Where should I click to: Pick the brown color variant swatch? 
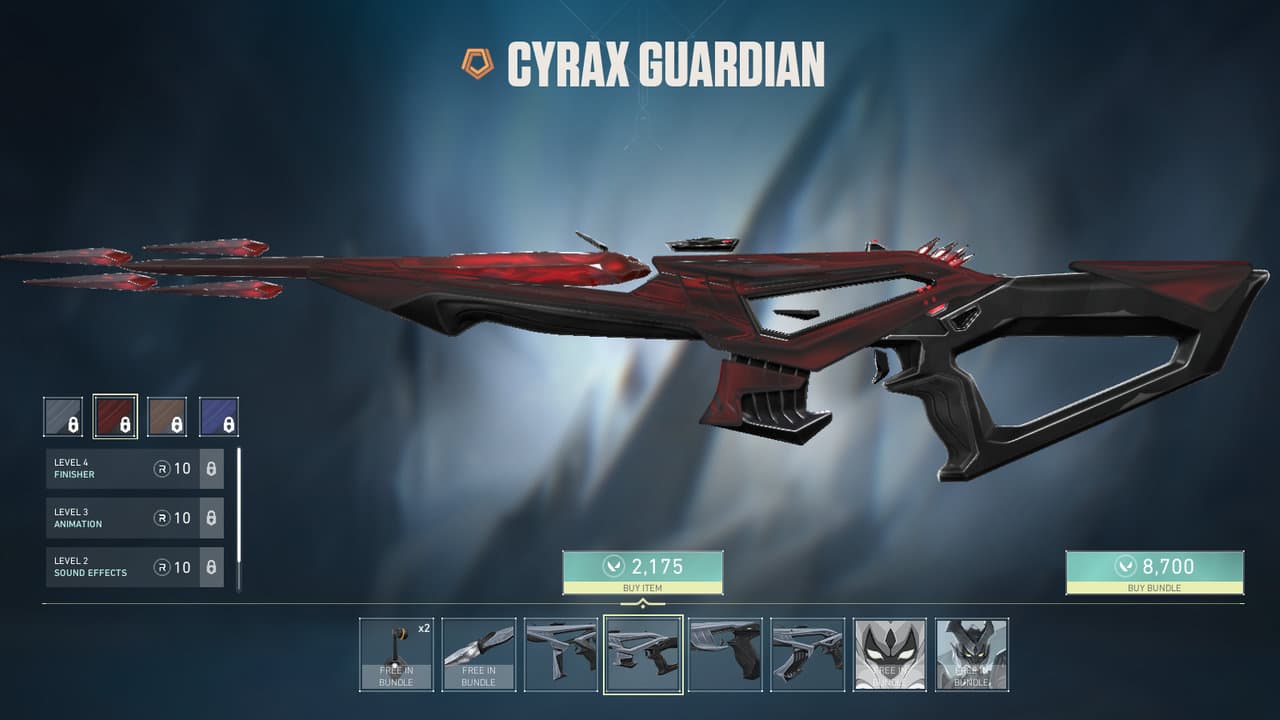click(x=167, y=417)
